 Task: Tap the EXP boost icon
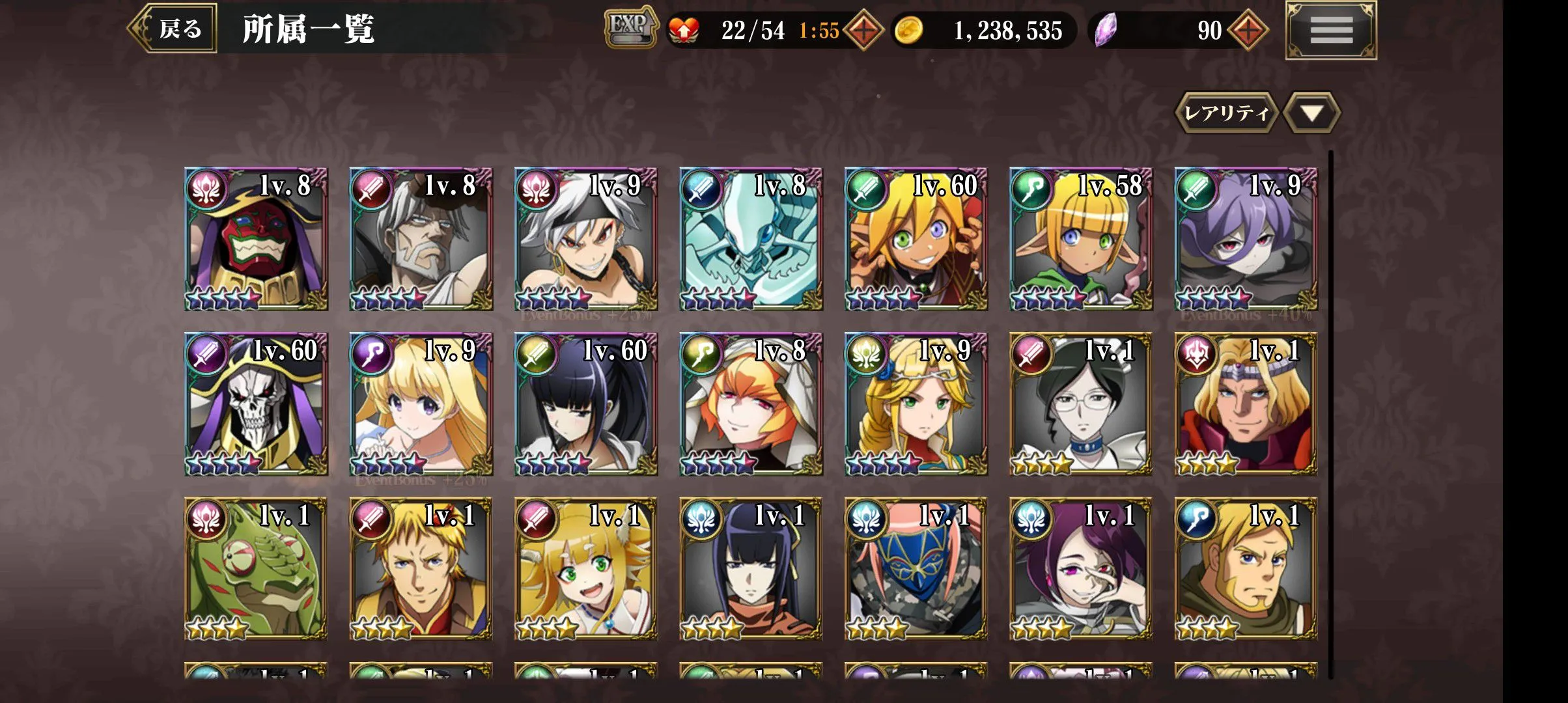629,27
